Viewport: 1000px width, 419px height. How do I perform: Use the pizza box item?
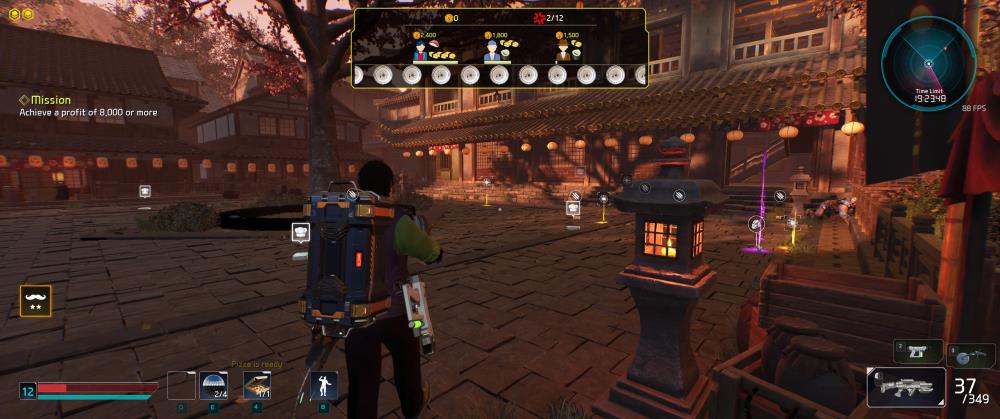(x=258, y=386)
